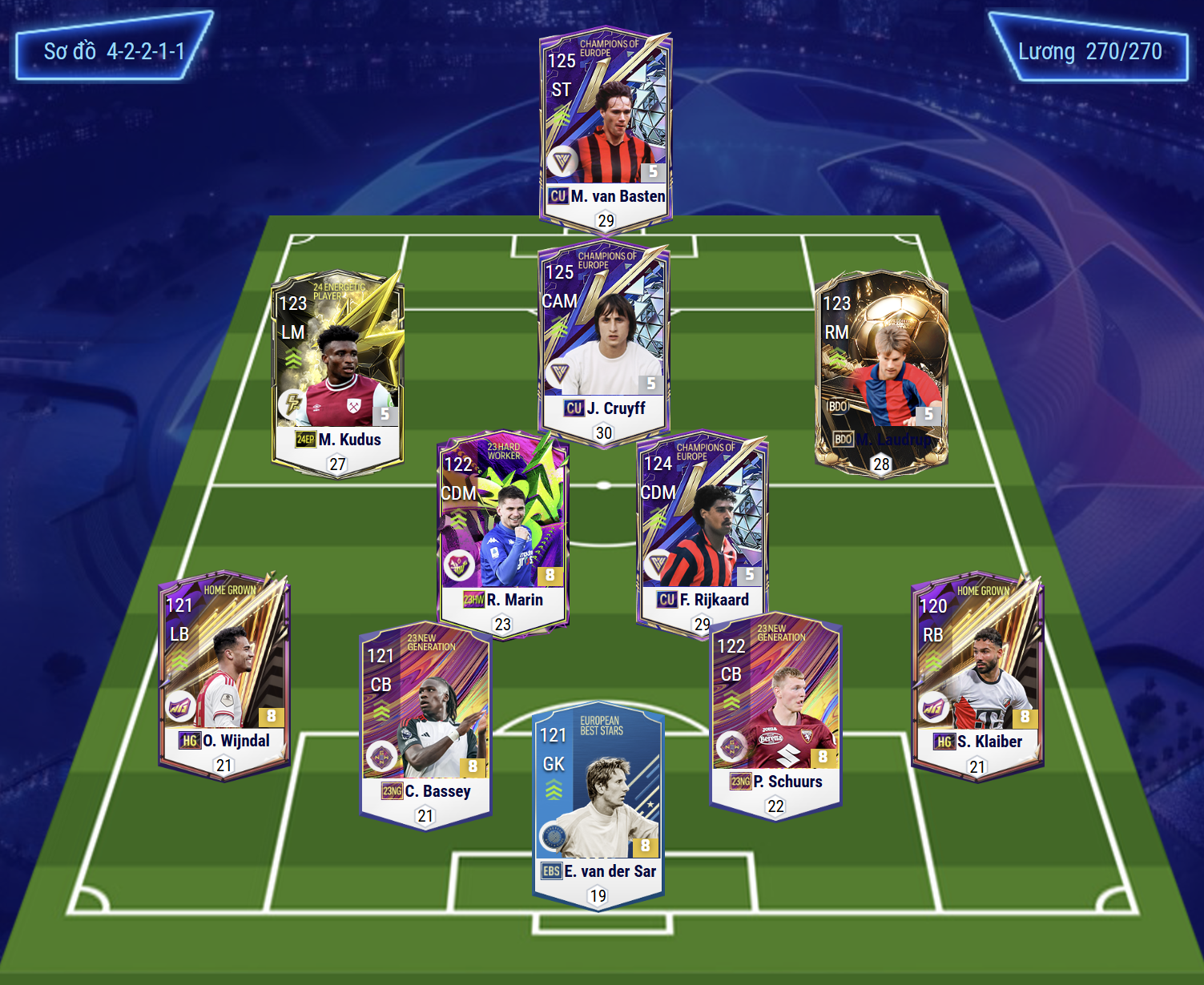Click the Lương 270/270 salary panel
1204x985 pixels.
click(1089, 52)
